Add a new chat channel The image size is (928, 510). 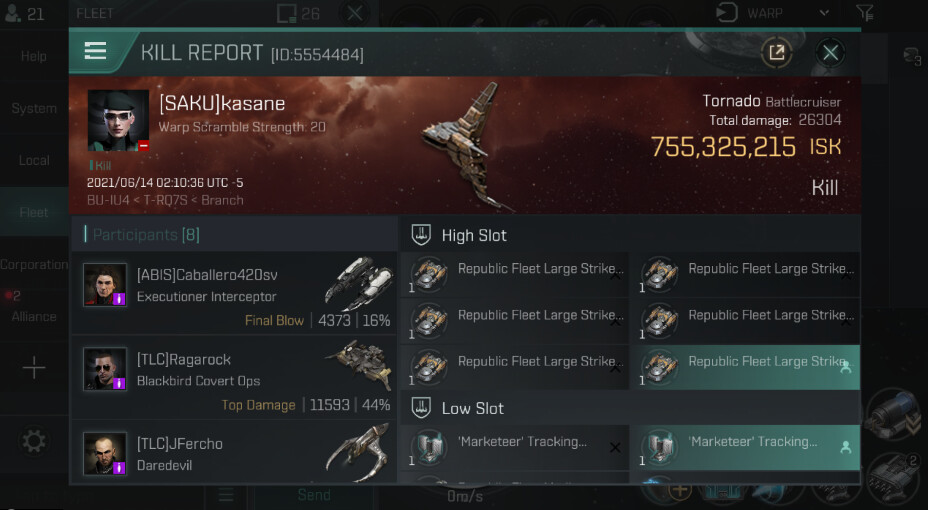34,369
